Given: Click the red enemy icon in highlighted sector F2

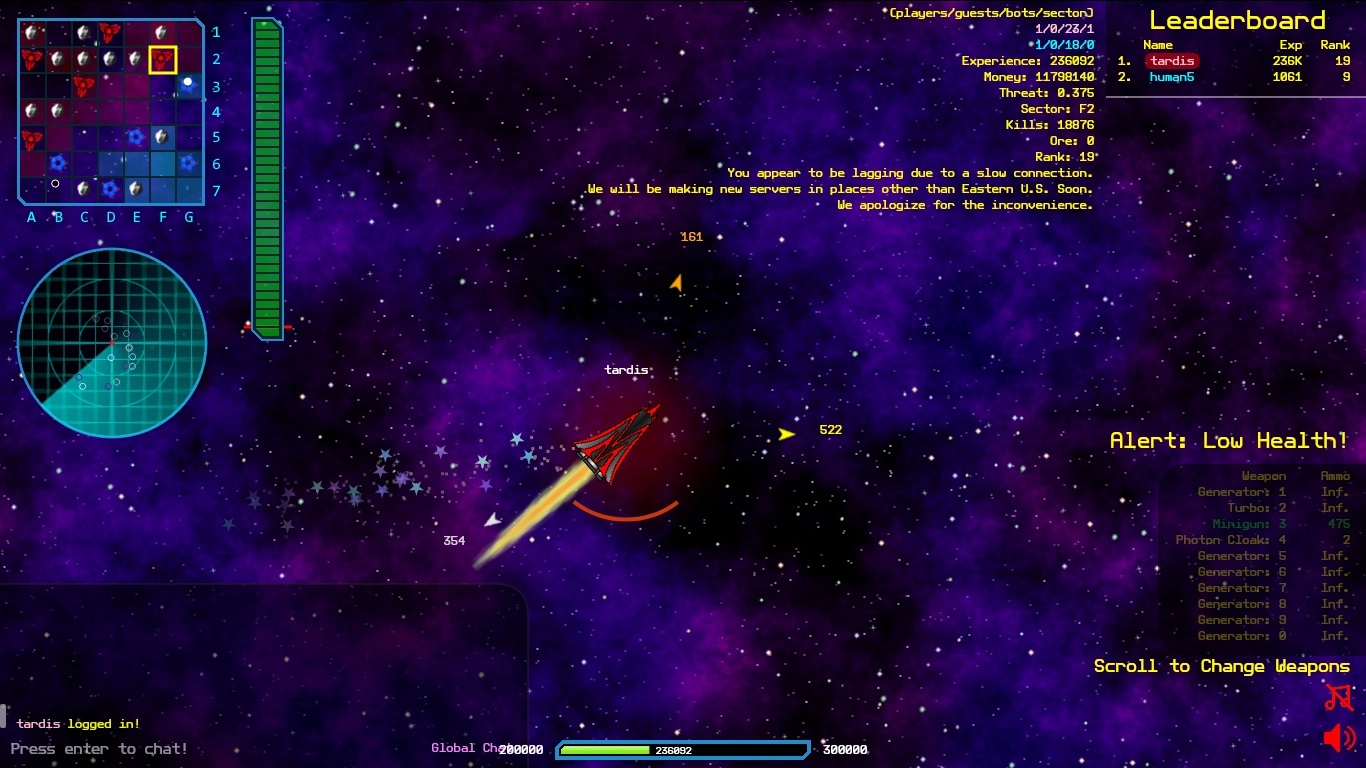Looking at the screenshot, I should [x=162, y=59].
